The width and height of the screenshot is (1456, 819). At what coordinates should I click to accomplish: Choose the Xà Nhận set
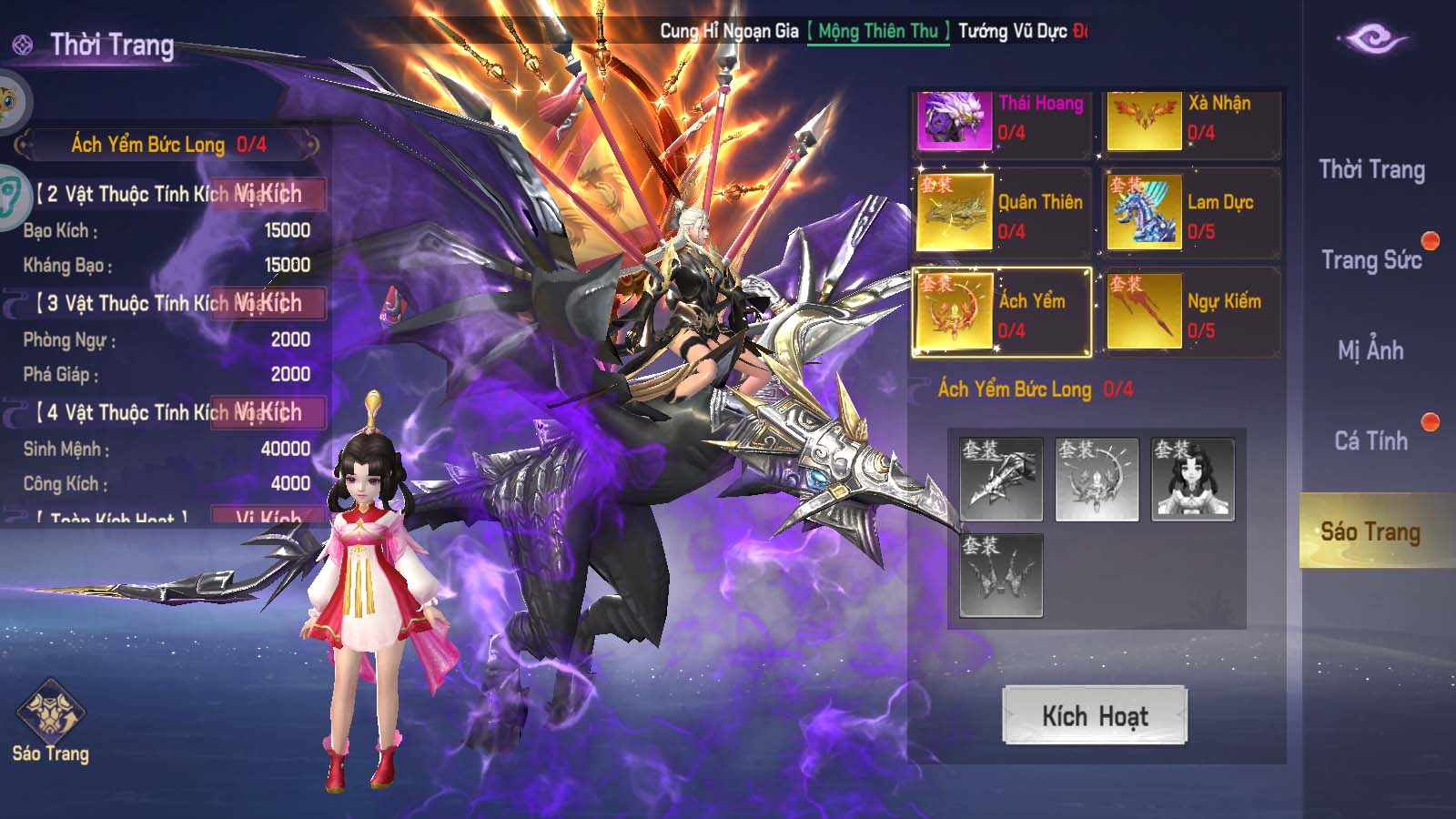click(1191, 120)
